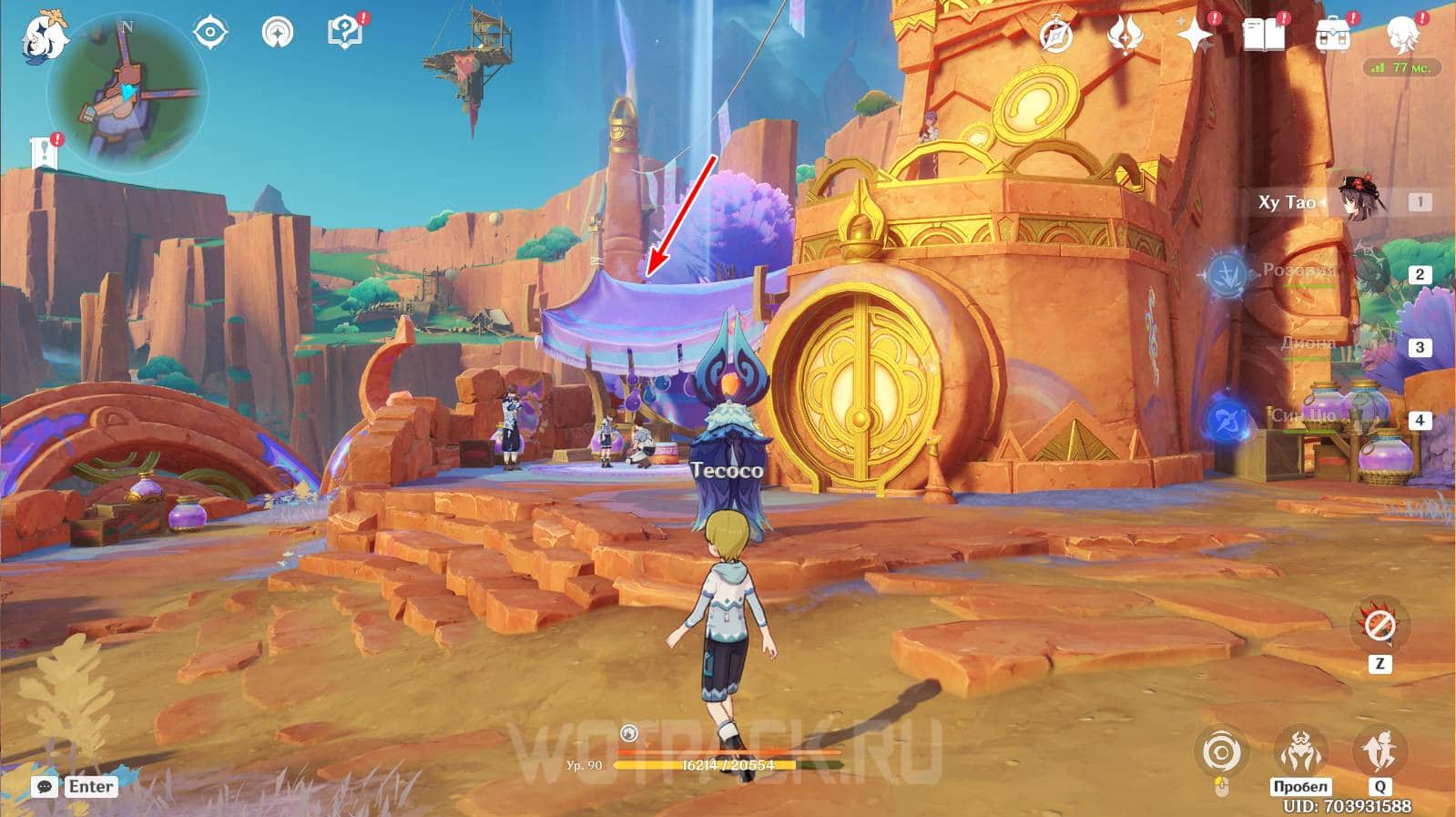Open the chat bubble icon

click(x=45, y=786)
